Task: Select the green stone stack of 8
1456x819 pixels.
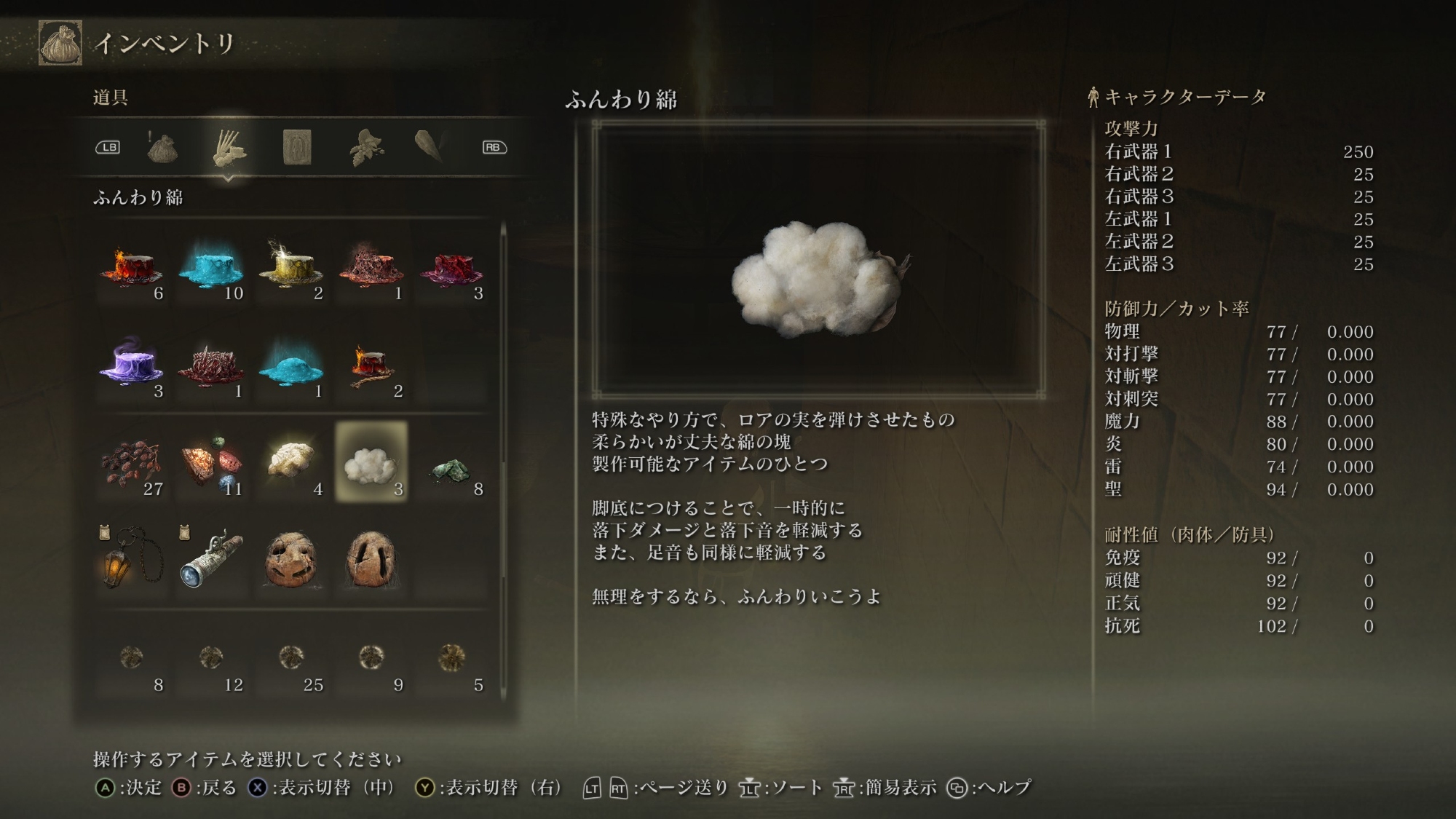Action: 451,462
